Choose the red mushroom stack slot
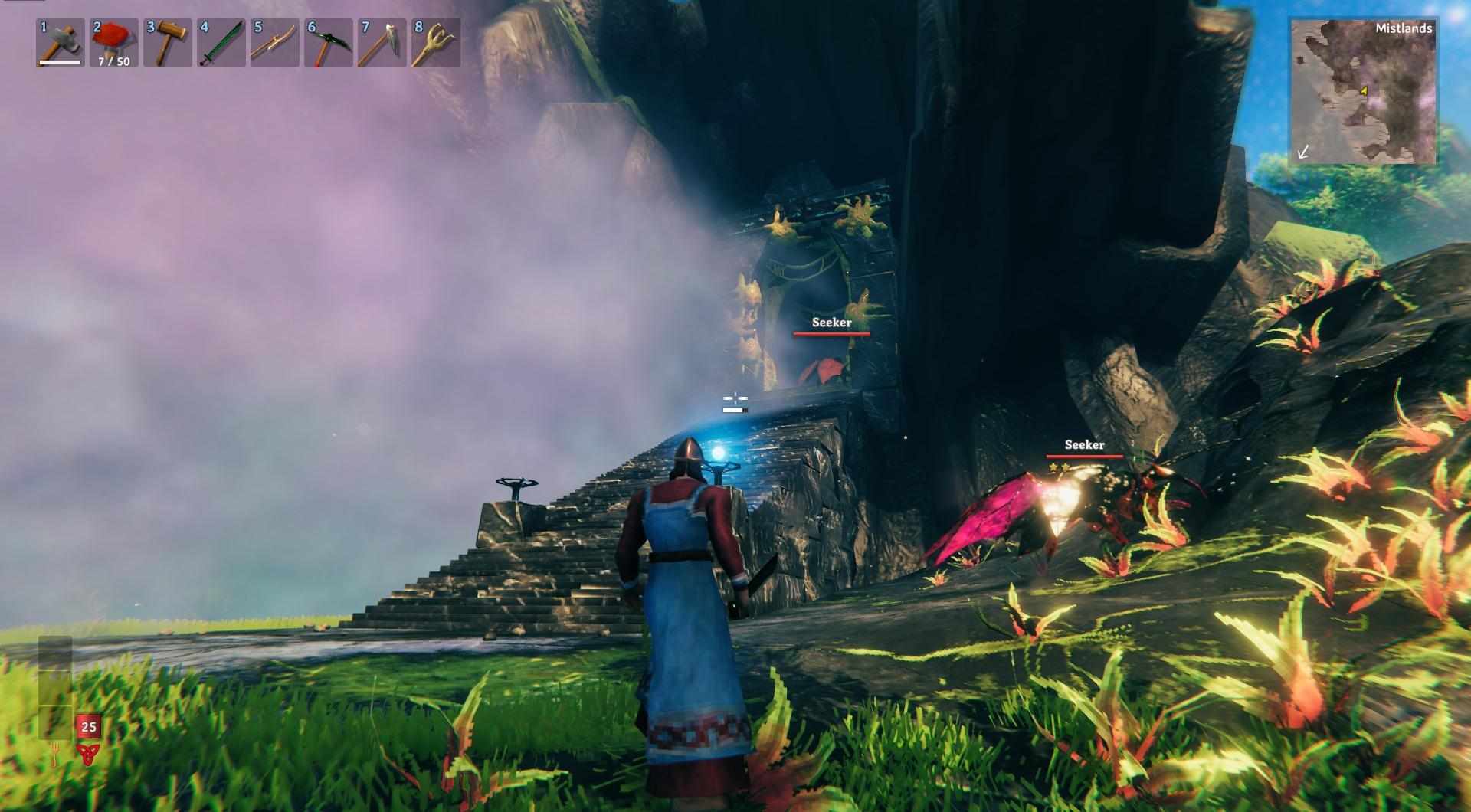Screen dimensions: 1471x812 (114, 43)
